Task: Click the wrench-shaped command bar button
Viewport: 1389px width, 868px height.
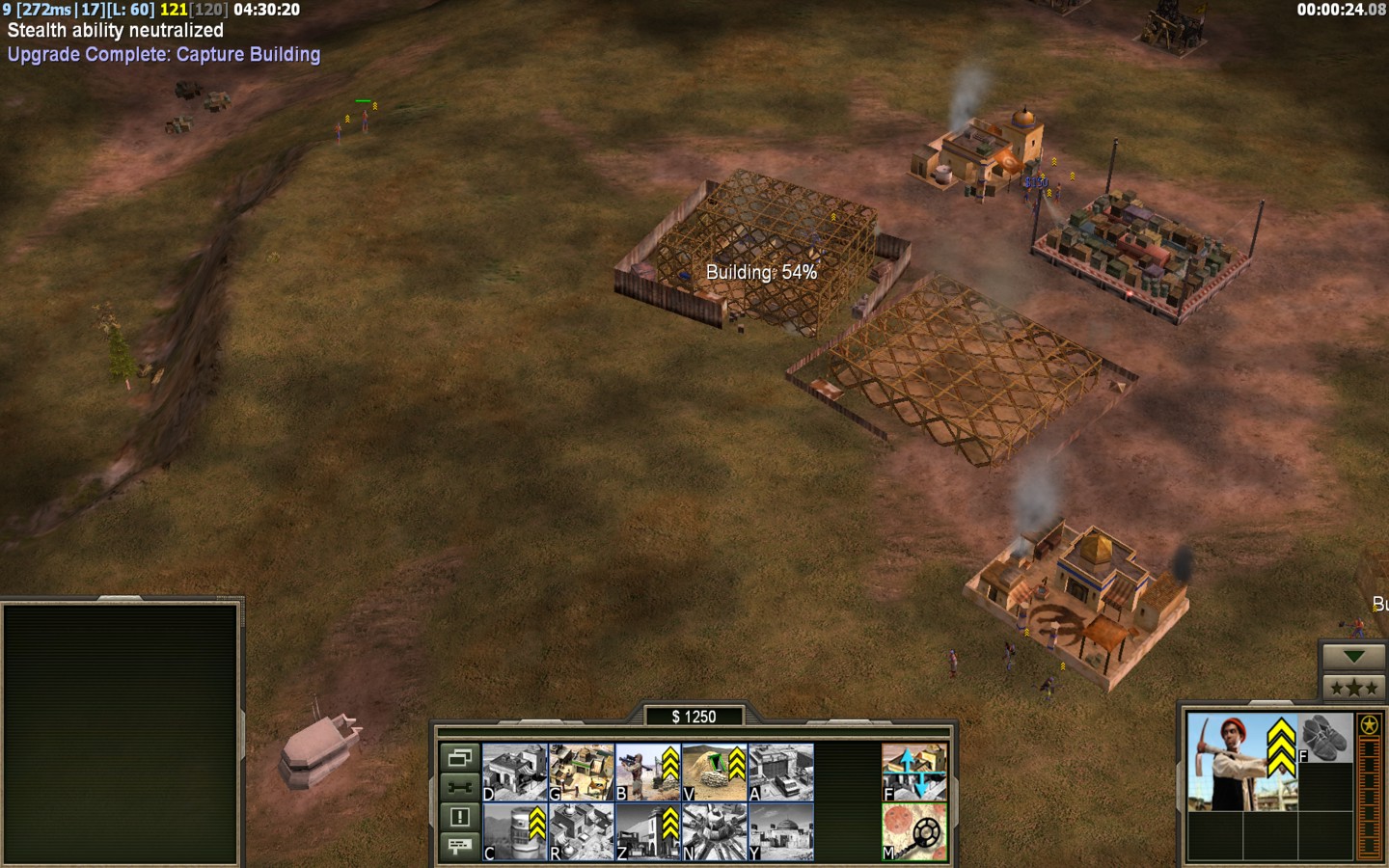Action: pyautogui.click(x=459, y=787)
